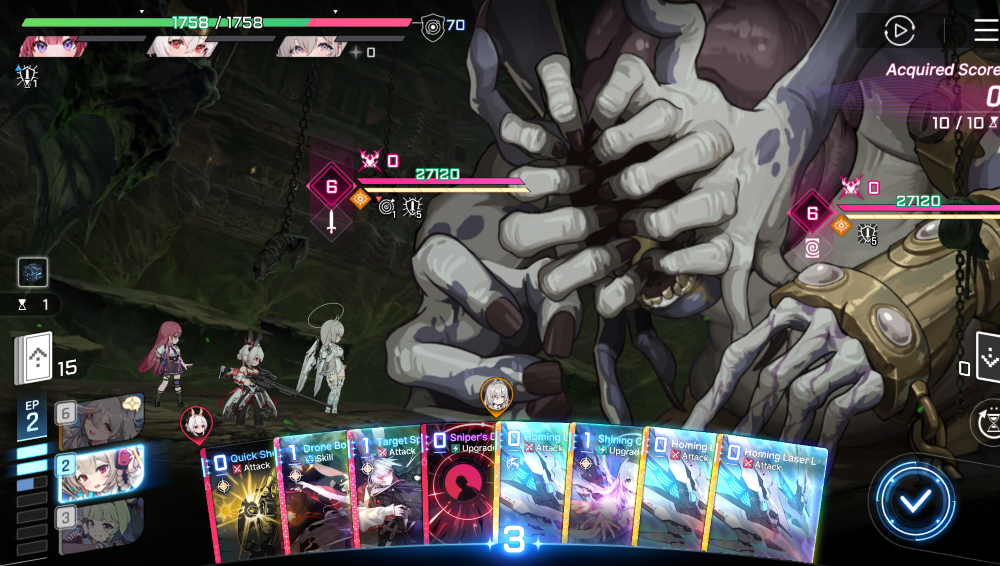
Task: Select the grey-haired ego skill portrait costing 6
Action: tap(100, 418)
